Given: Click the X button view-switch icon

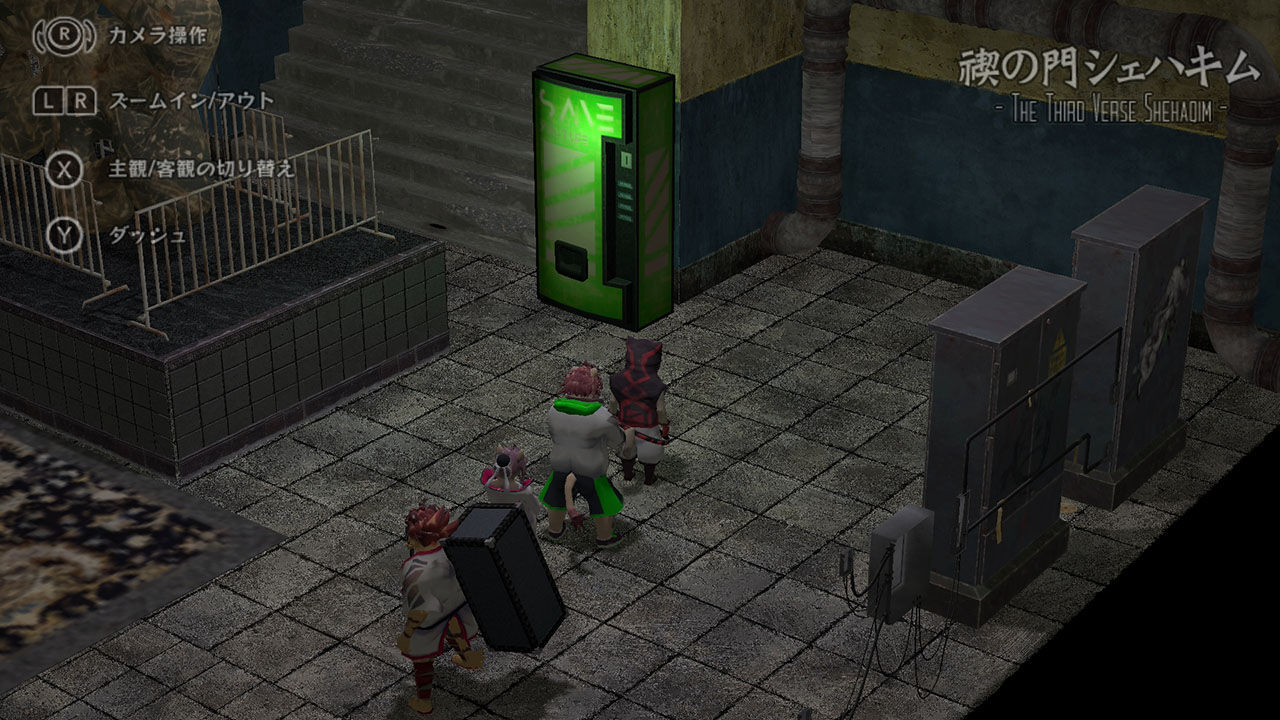Looking at the screenshot, I should point(66,169).
